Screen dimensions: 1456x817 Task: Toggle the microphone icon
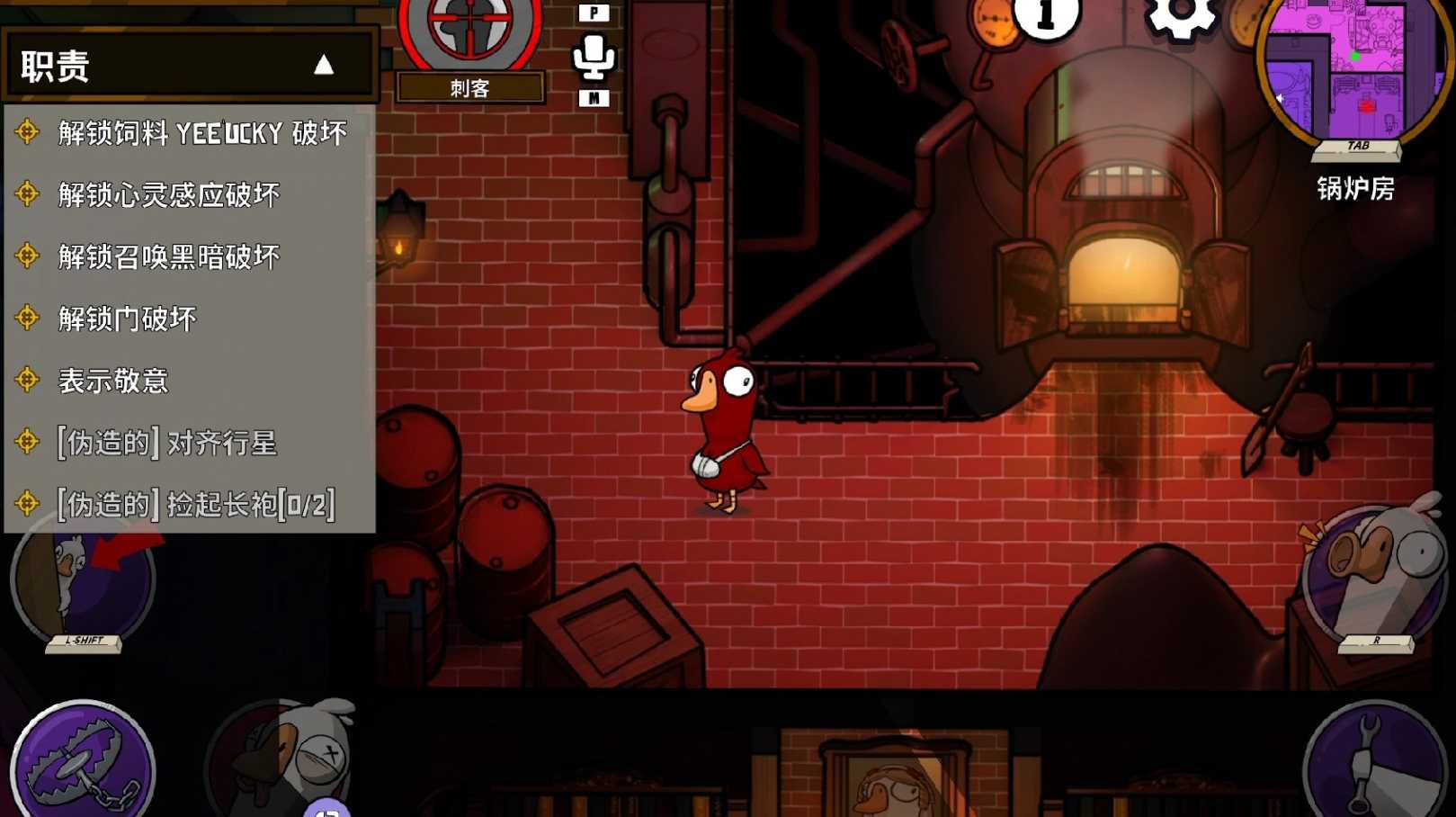click(594, 56)
